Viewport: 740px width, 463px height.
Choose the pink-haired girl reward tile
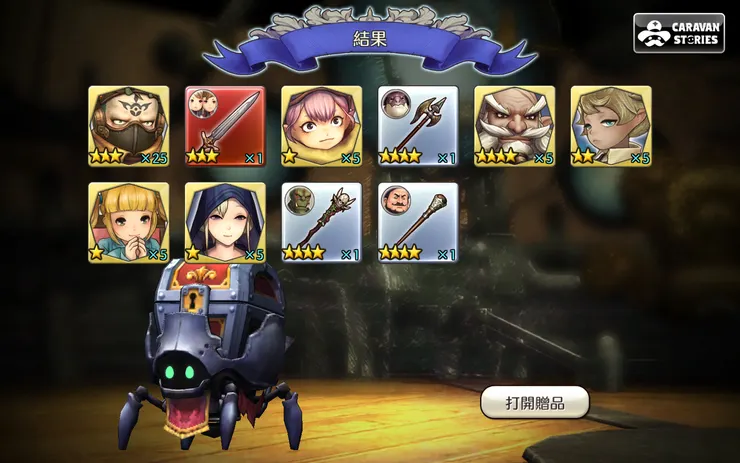pyautogui.click(x=321, y=126)
